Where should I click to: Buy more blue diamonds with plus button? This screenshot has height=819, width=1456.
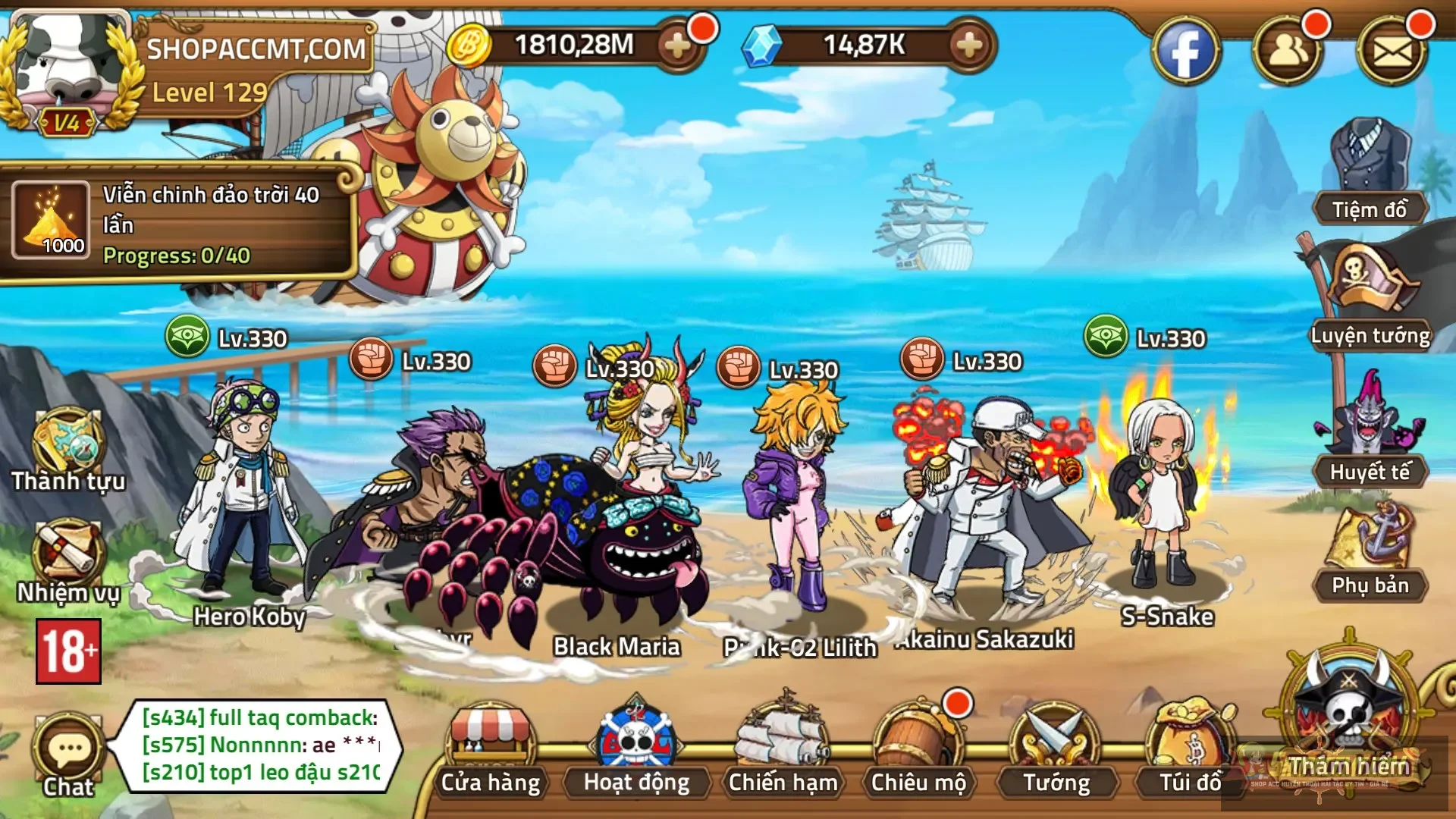(x=968, y=46)
